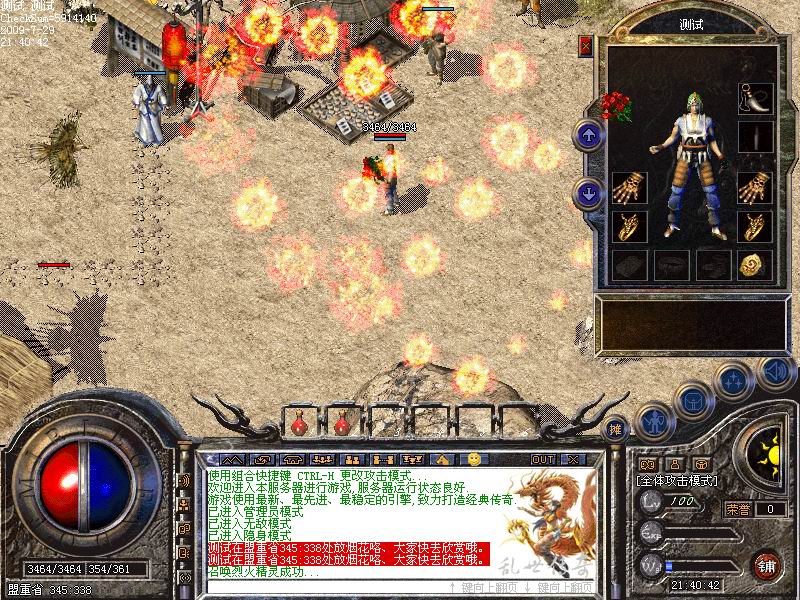800x600 pixels.
Task: Open the red 铺 shop button
Action: click(x=768, y=563)
